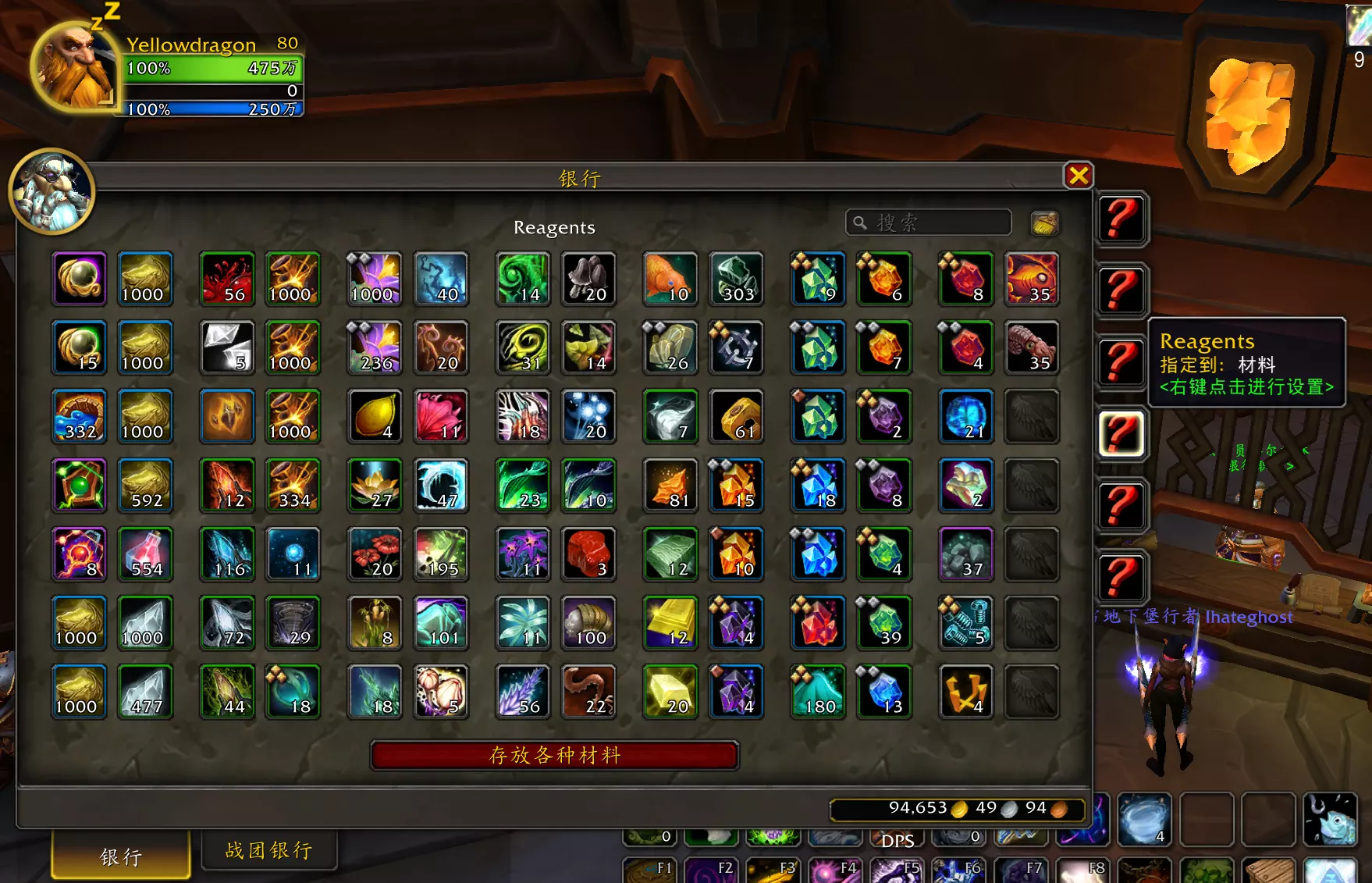Click the 搜索 search input field
This screenshot has width=1372, height=883.
coord(929,223)
